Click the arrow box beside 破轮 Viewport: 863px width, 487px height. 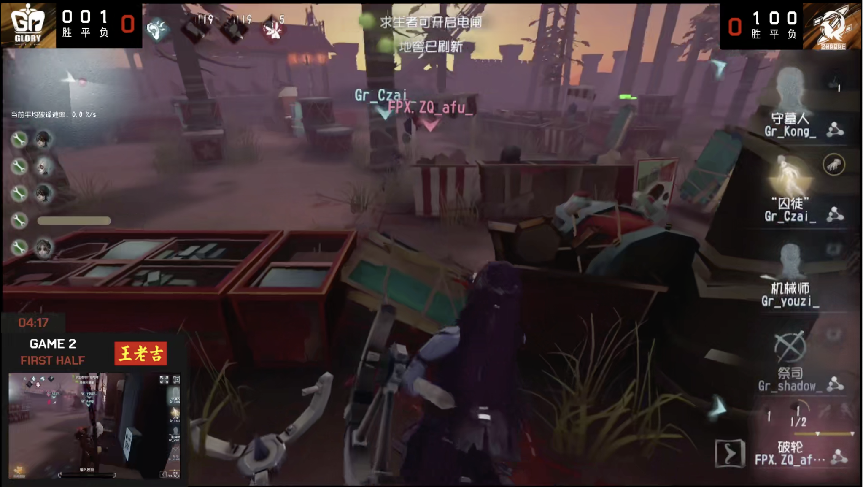pyautogui.click(x=731, y=454)
